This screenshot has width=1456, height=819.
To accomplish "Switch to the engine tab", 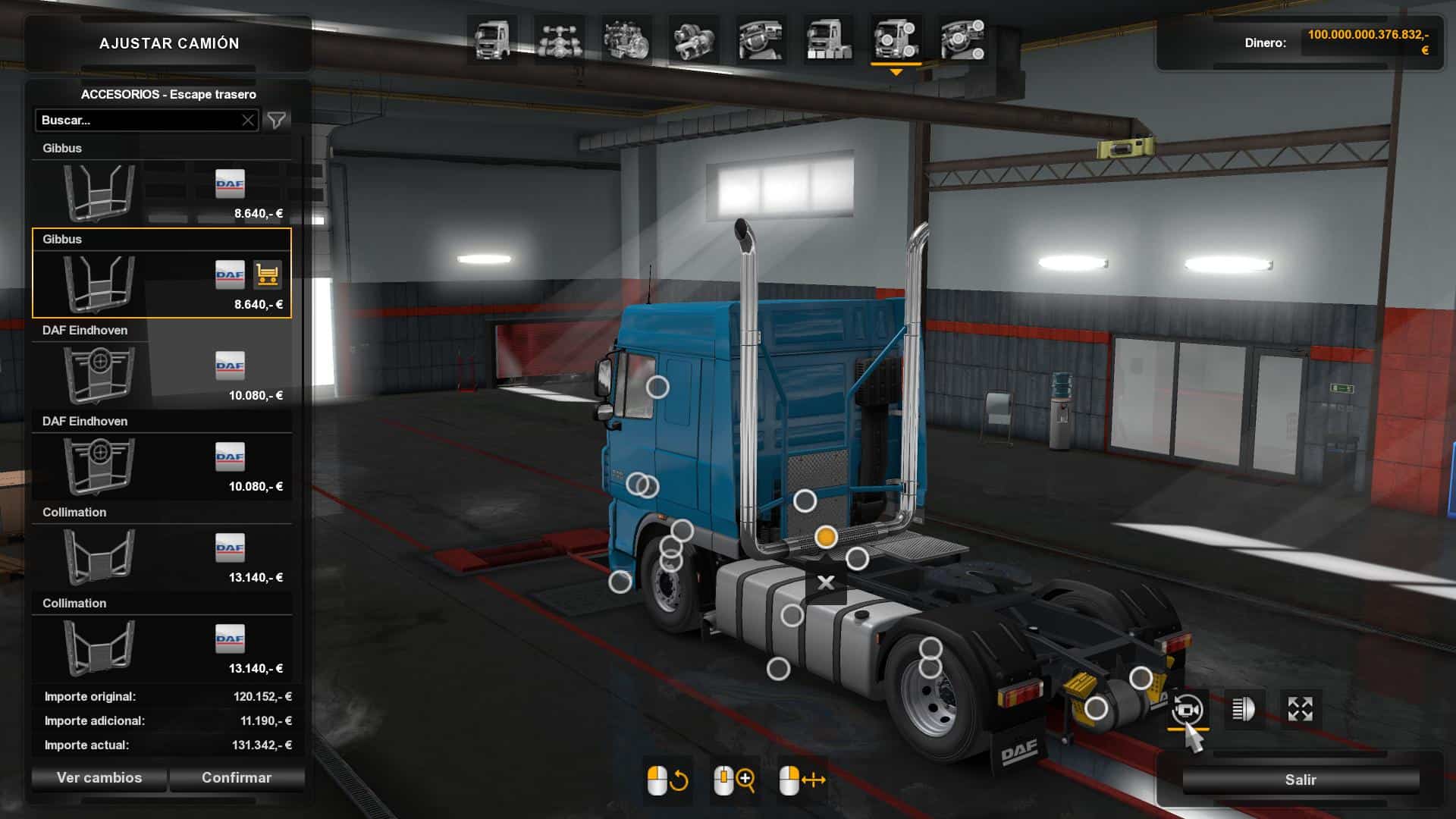I will [626, 39].
